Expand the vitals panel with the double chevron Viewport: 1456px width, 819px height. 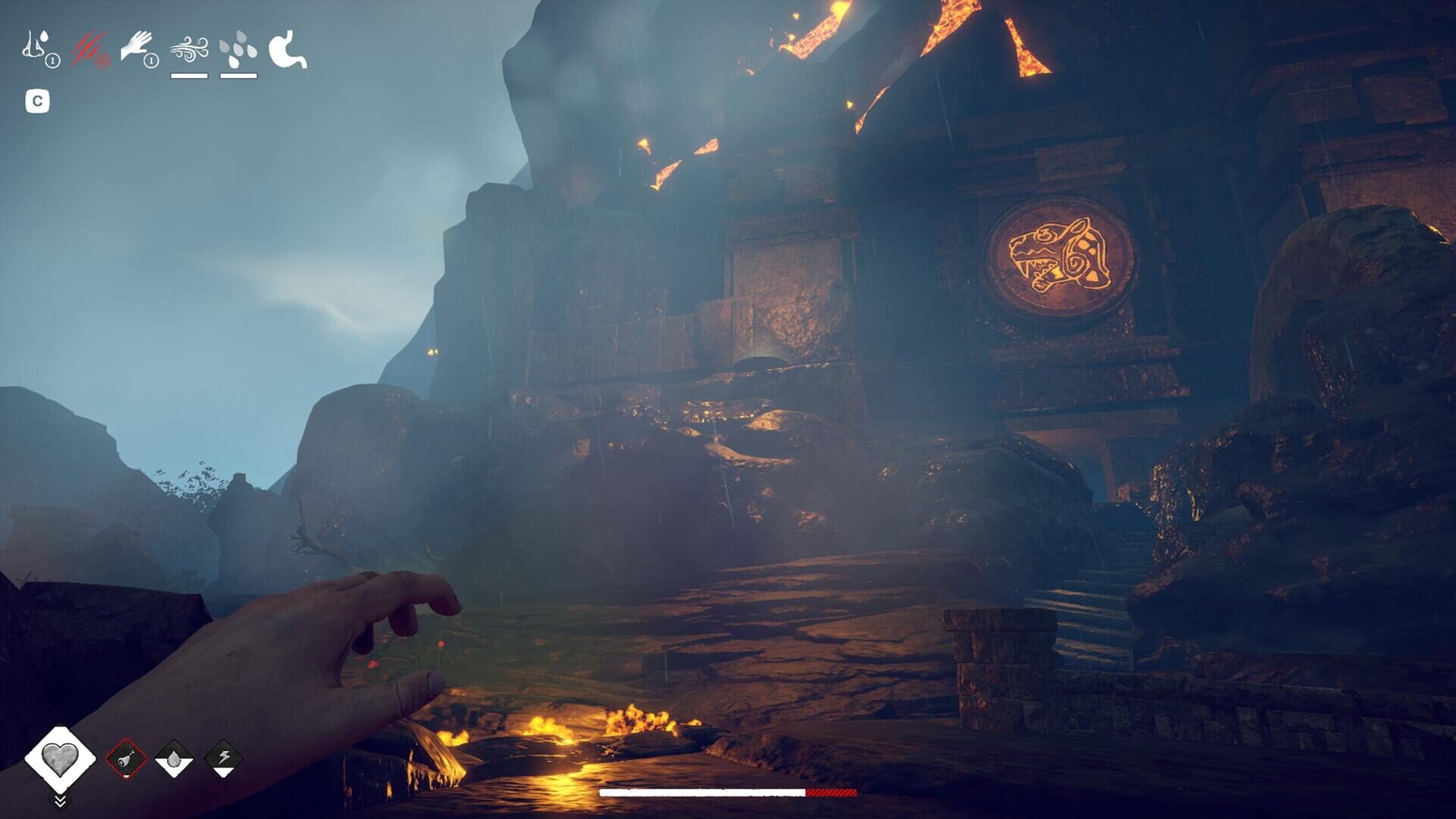tap(60, 800)
